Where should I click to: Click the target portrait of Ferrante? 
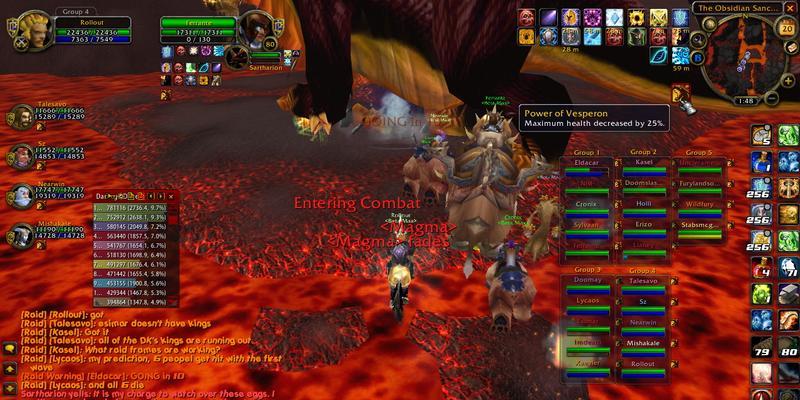(254, 28)
